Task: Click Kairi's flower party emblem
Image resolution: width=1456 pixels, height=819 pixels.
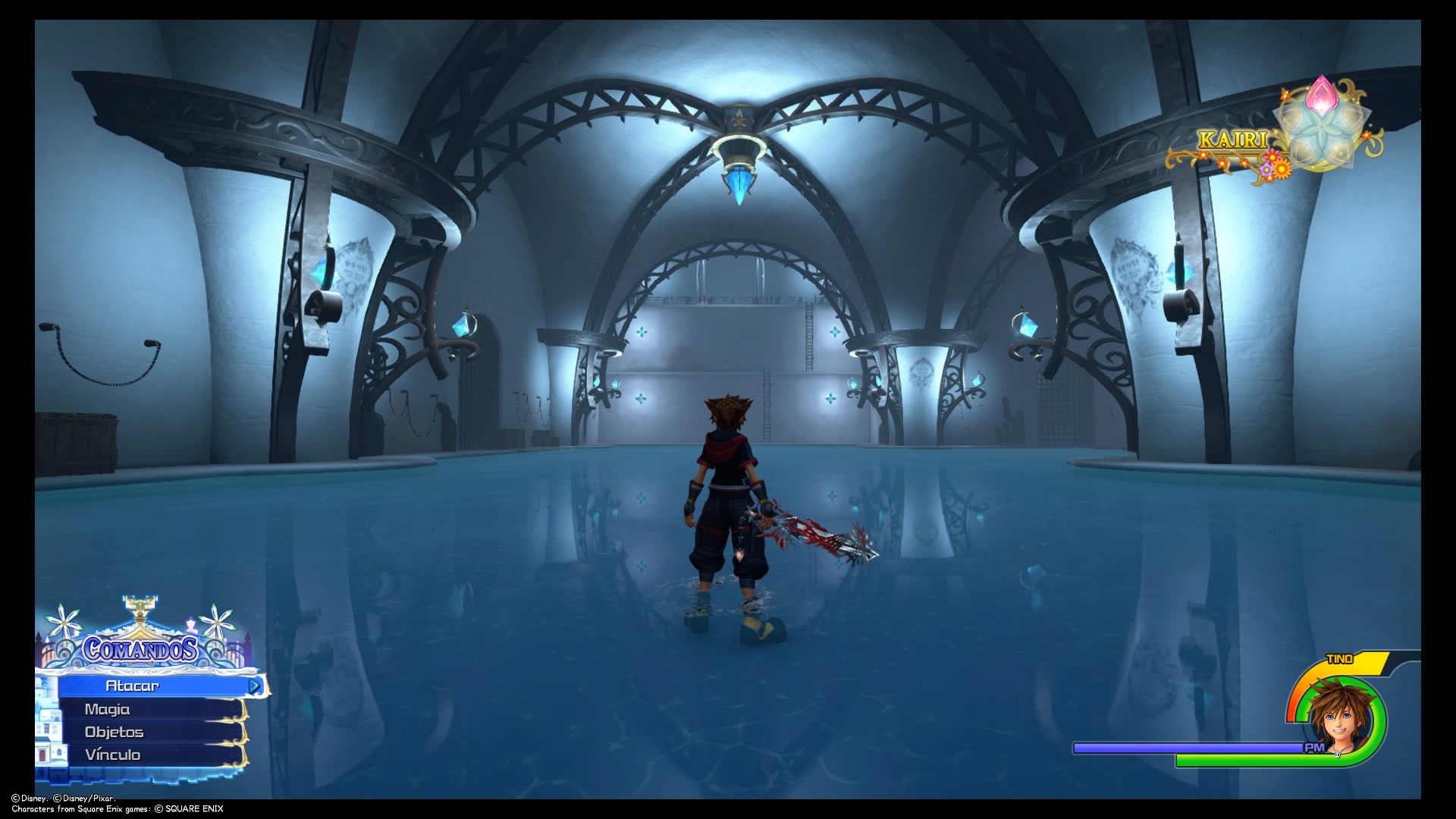Action: pyautogui.click(x=1322, y=125)
